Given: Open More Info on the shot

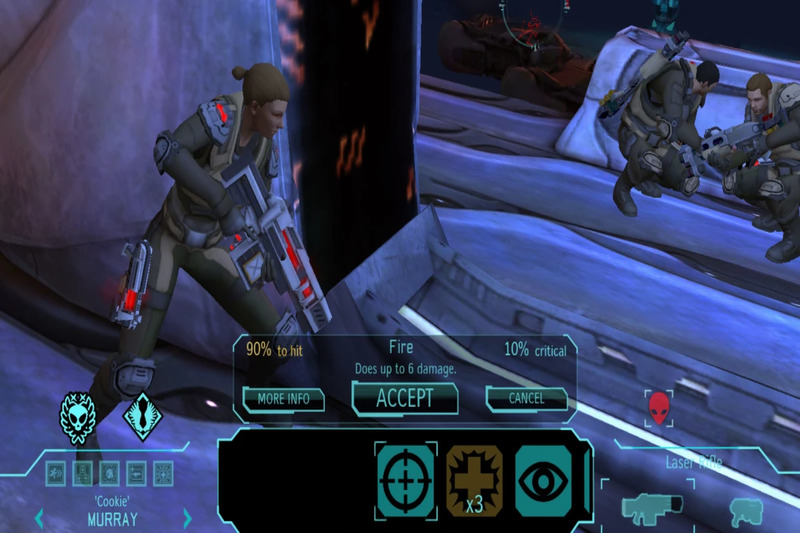Looking at the screenshot, I should (283, 398).
